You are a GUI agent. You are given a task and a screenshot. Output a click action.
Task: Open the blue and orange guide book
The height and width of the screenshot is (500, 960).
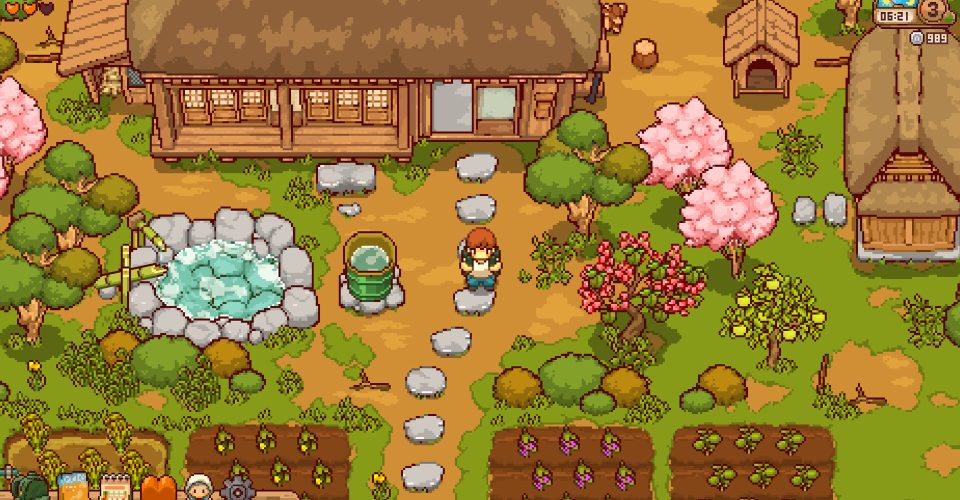(x=73, y=488)
